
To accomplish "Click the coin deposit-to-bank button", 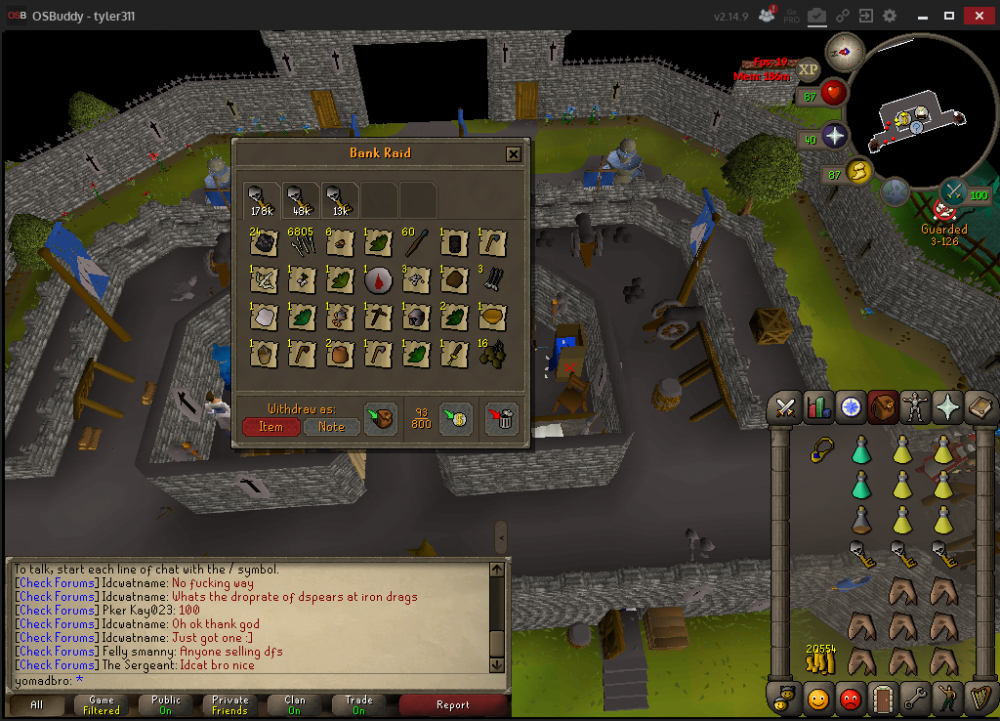I will coord(456,419).
